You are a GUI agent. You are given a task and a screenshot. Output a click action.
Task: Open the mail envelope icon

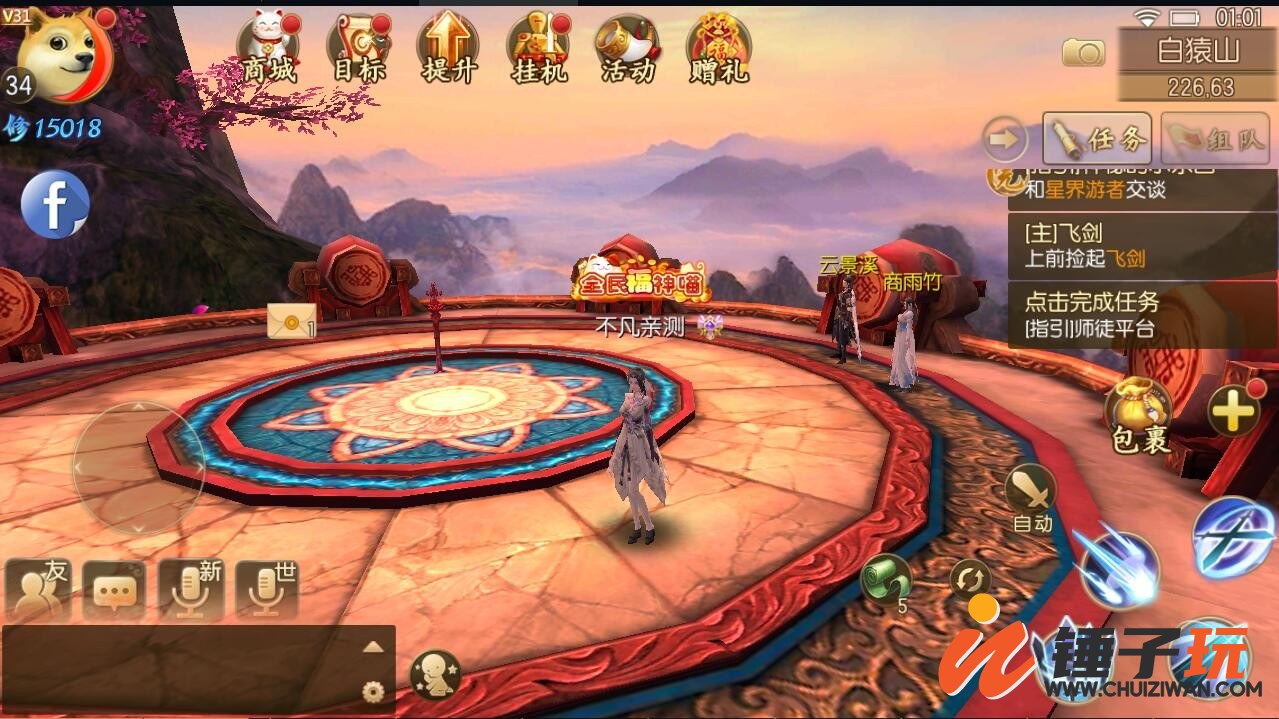[291, 321]
